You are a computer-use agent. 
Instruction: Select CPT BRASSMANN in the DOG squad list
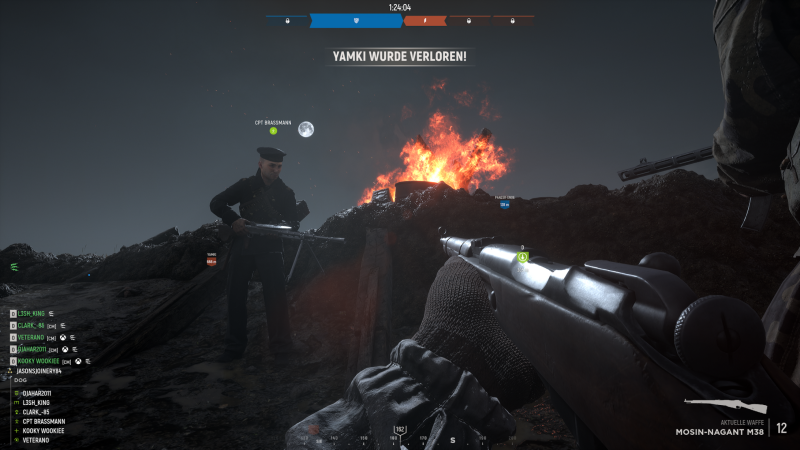click(47, 421)
